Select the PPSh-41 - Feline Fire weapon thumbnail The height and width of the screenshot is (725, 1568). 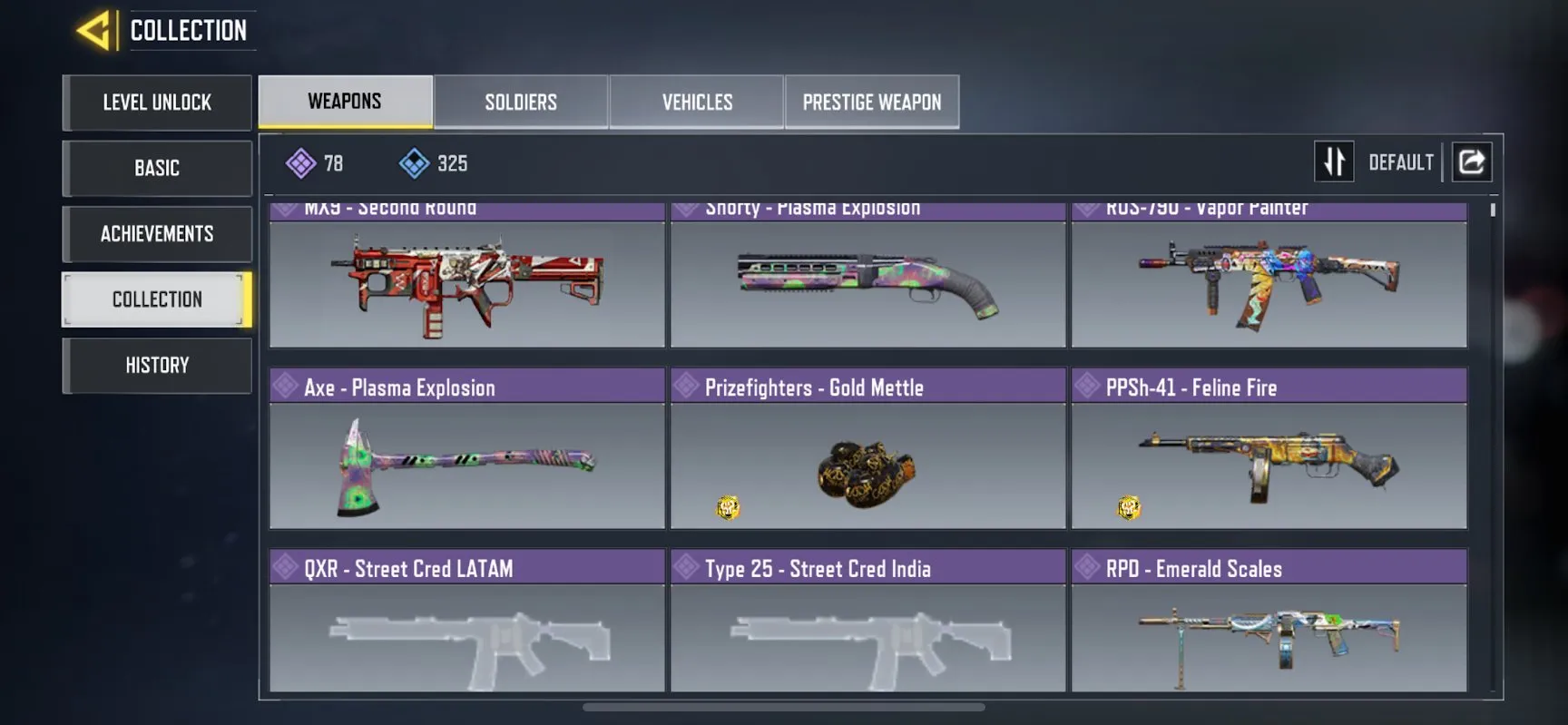[1269, 465]
